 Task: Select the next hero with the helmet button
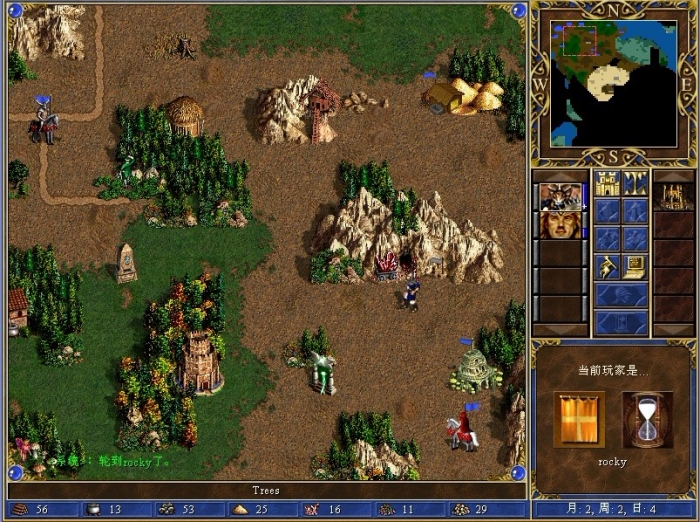(621, 295)
